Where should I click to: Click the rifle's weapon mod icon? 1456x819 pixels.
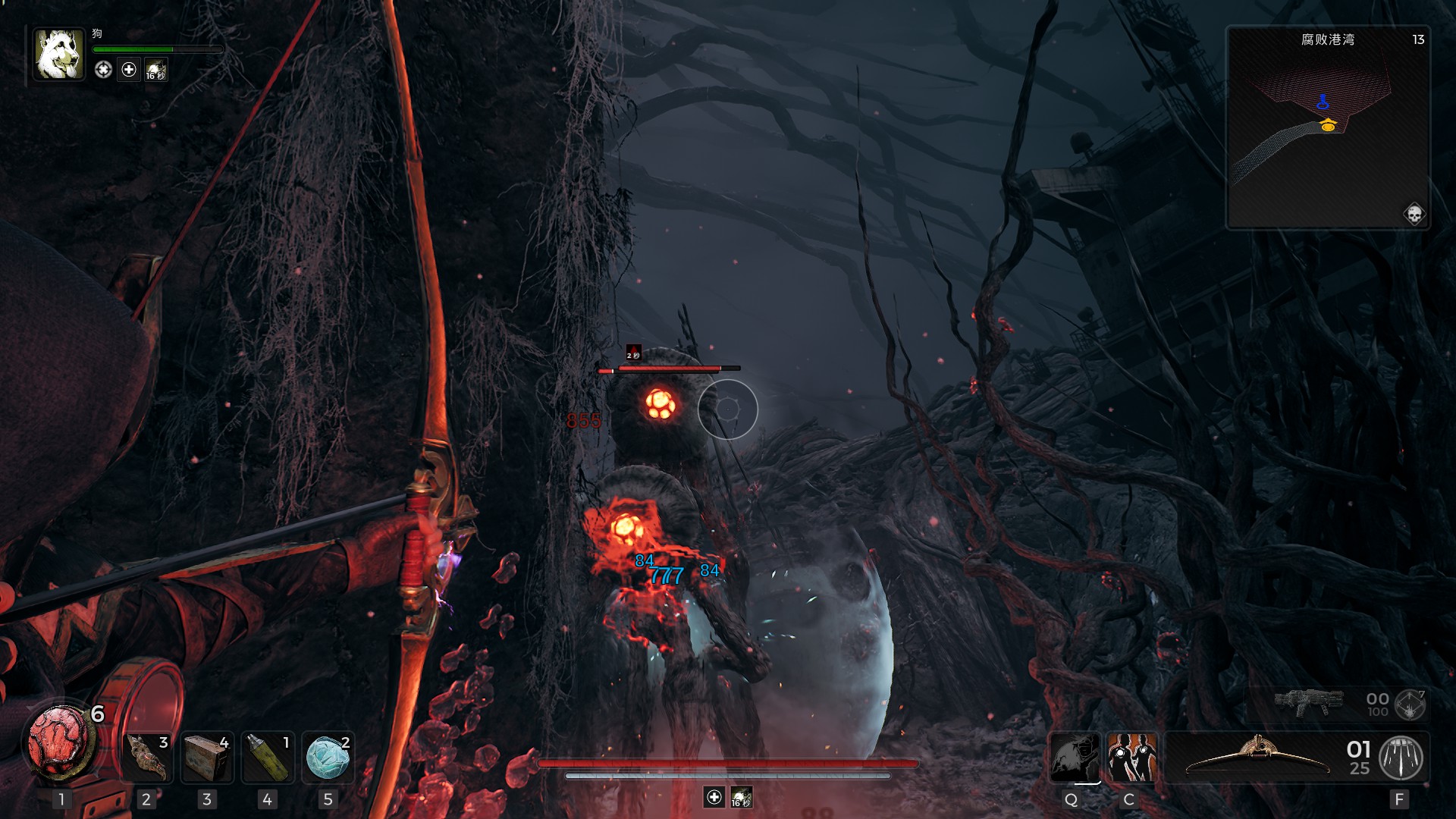click(x=1410, y=704)
